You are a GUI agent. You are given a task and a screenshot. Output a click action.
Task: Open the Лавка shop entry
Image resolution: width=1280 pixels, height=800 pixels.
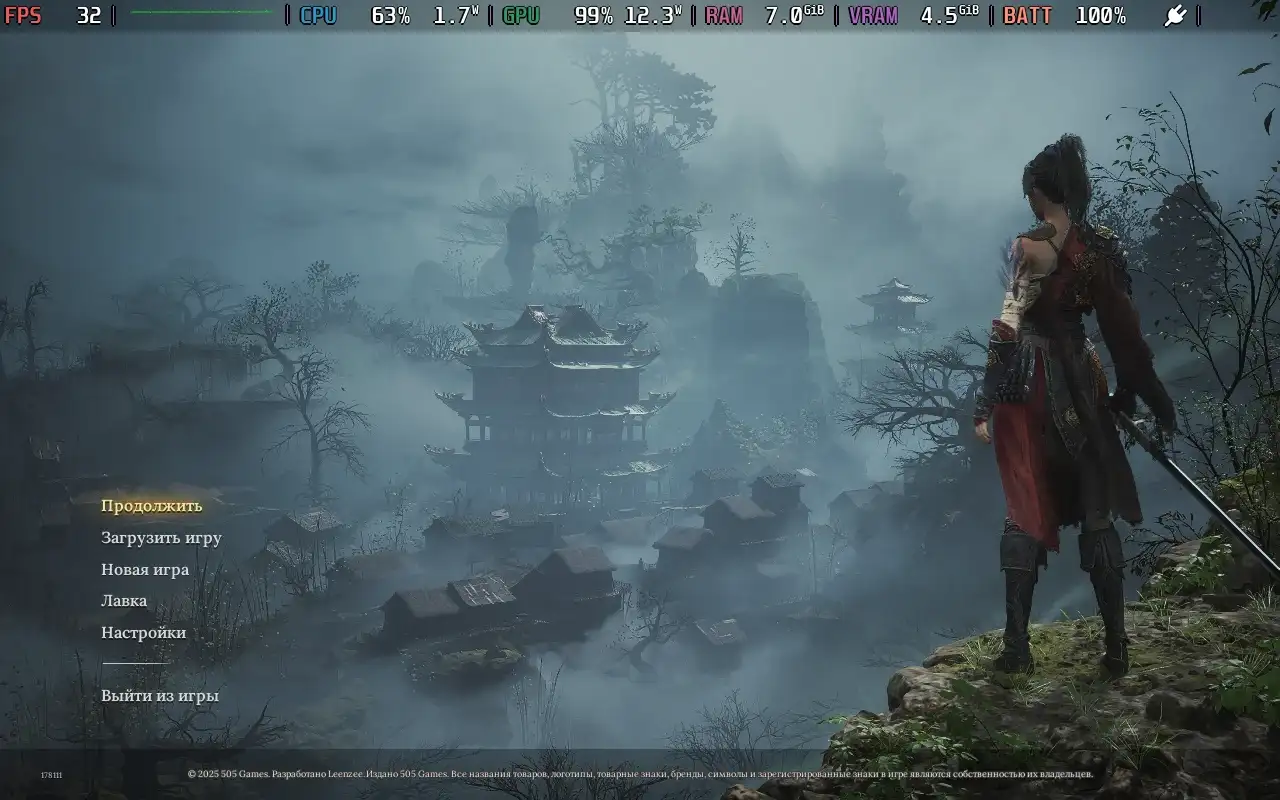click(124, 601)
